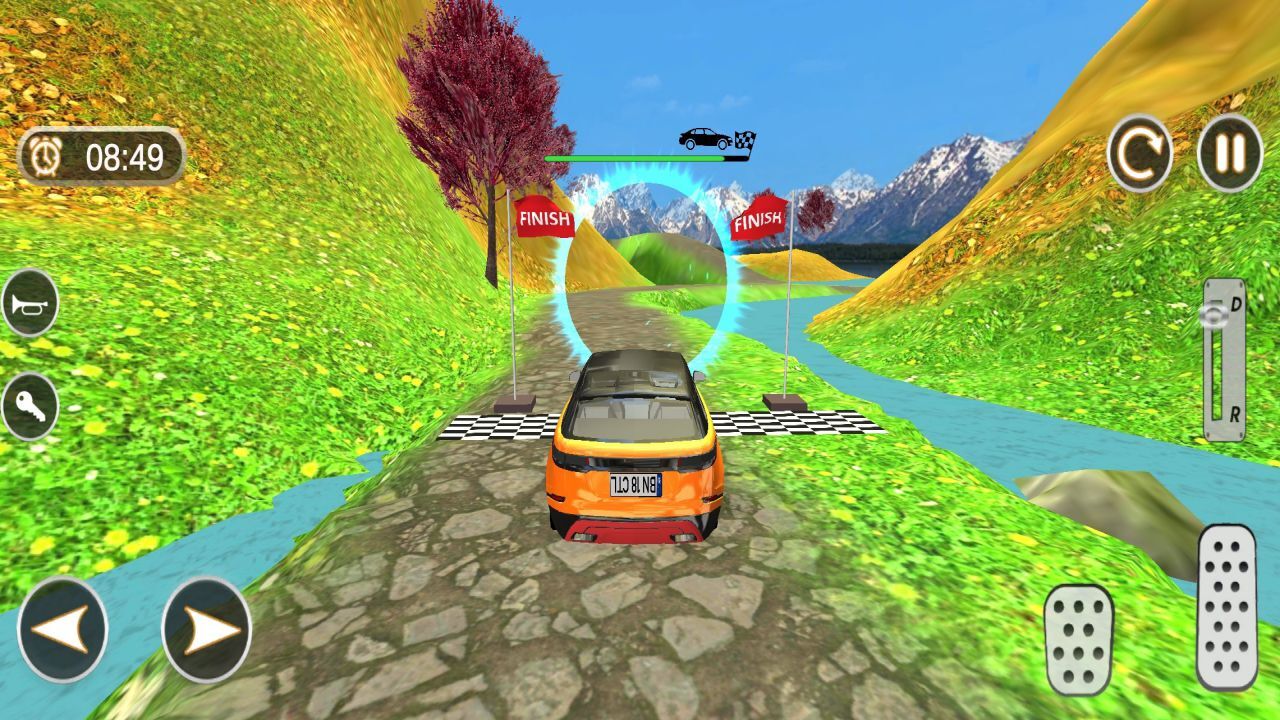Steer left with the left arrow
Viewport: 1280px width, 720px height.
pyautogui.click(x=62, y=630)
